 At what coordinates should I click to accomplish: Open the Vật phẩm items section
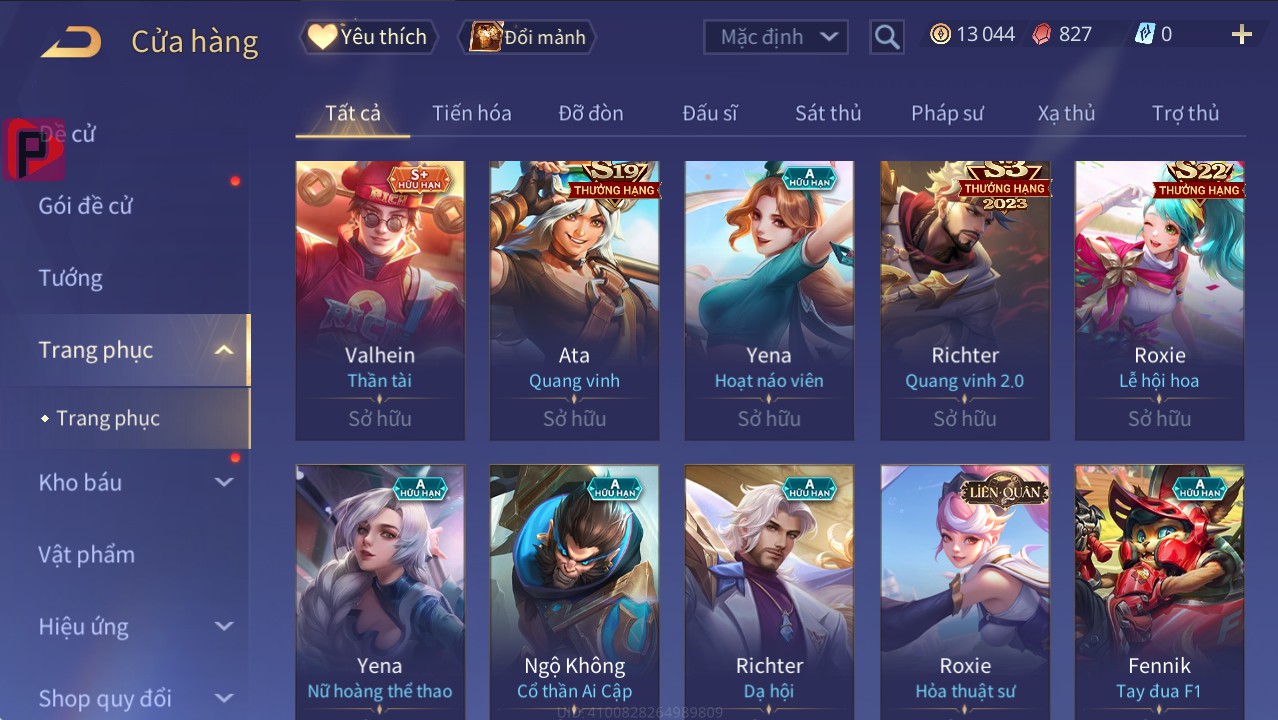pos(87,554)
